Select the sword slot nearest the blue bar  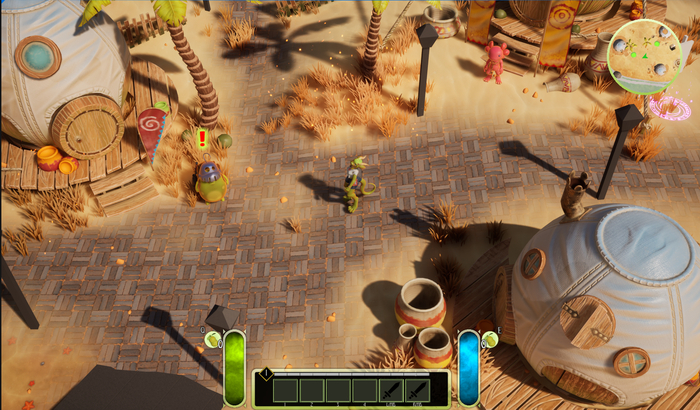pyautogui.click(x=417, y=390)
